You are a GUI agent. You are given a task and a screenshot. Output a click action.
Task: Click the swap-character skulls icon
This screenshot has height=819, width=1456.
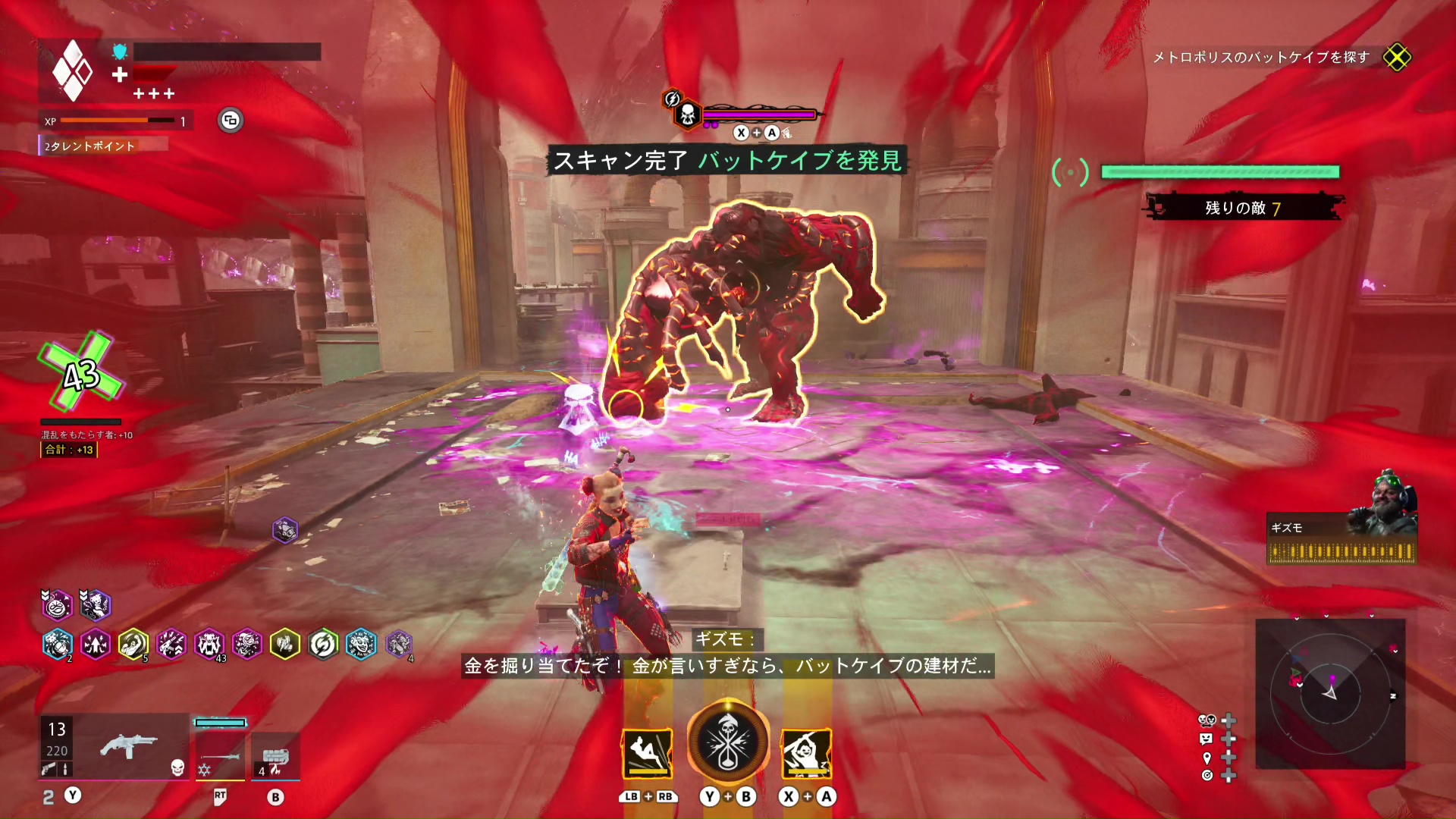(1207, 720)
